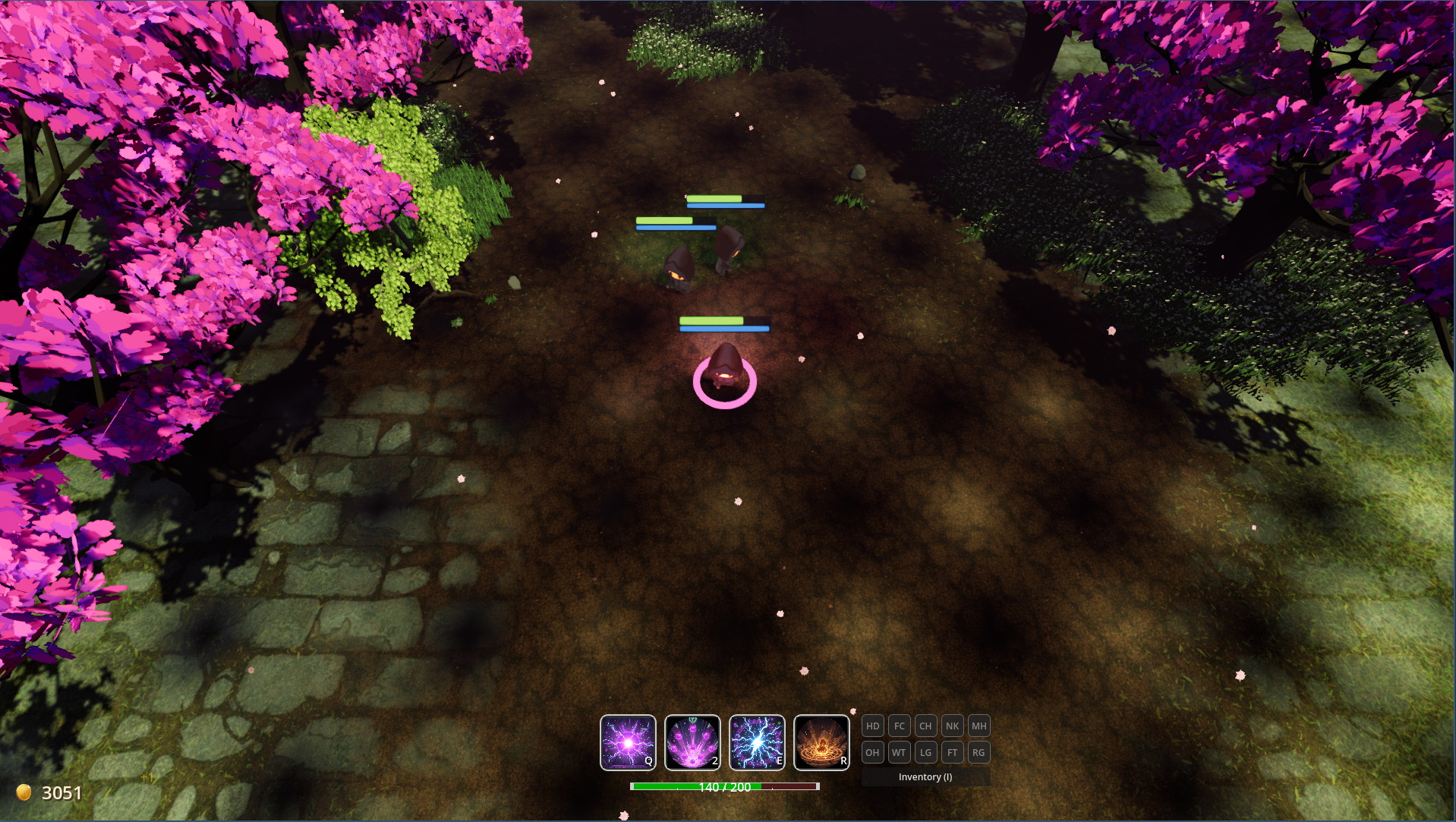This screenshot has height=822, width=1456.
Task: Click the RG equipment slot
Action: (x=979, y=753)
